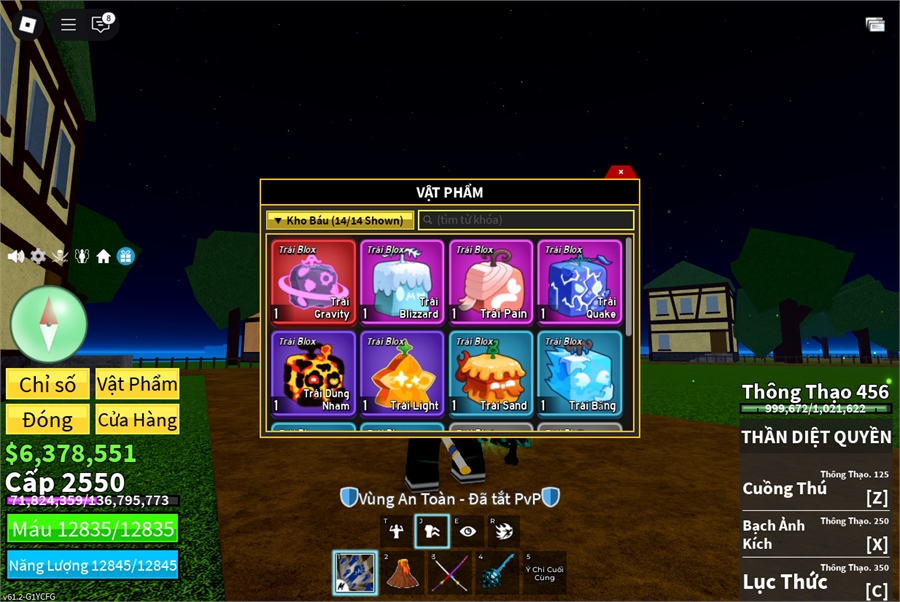Click the Đóng close button

click(x=48, y=420)
